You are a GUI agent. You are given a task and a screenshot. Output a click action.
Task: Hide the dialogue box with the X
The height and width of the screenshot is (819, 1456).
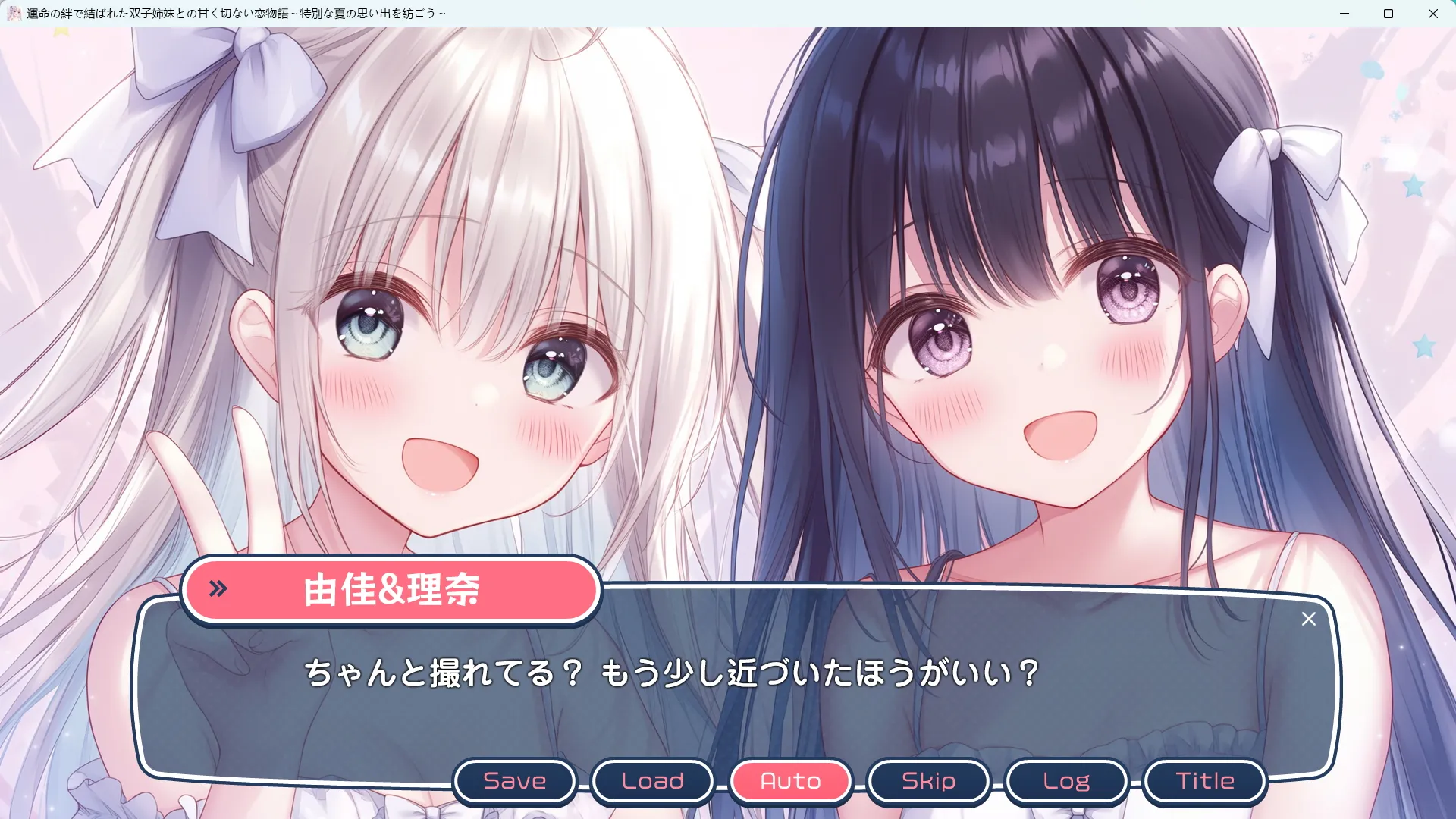[1308, 620]
